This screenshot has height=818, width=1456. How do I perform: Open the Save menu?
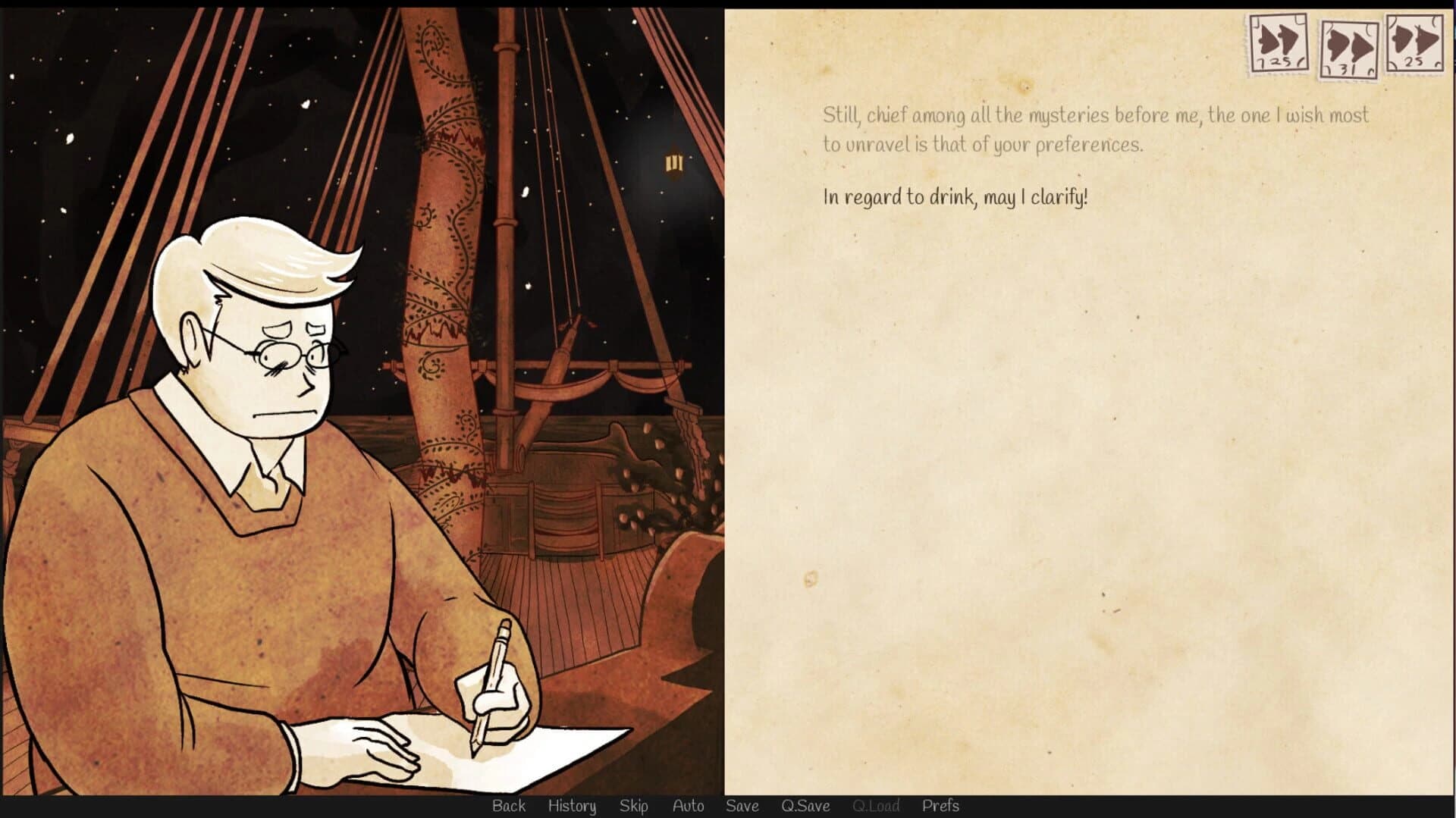click(742, 806)
